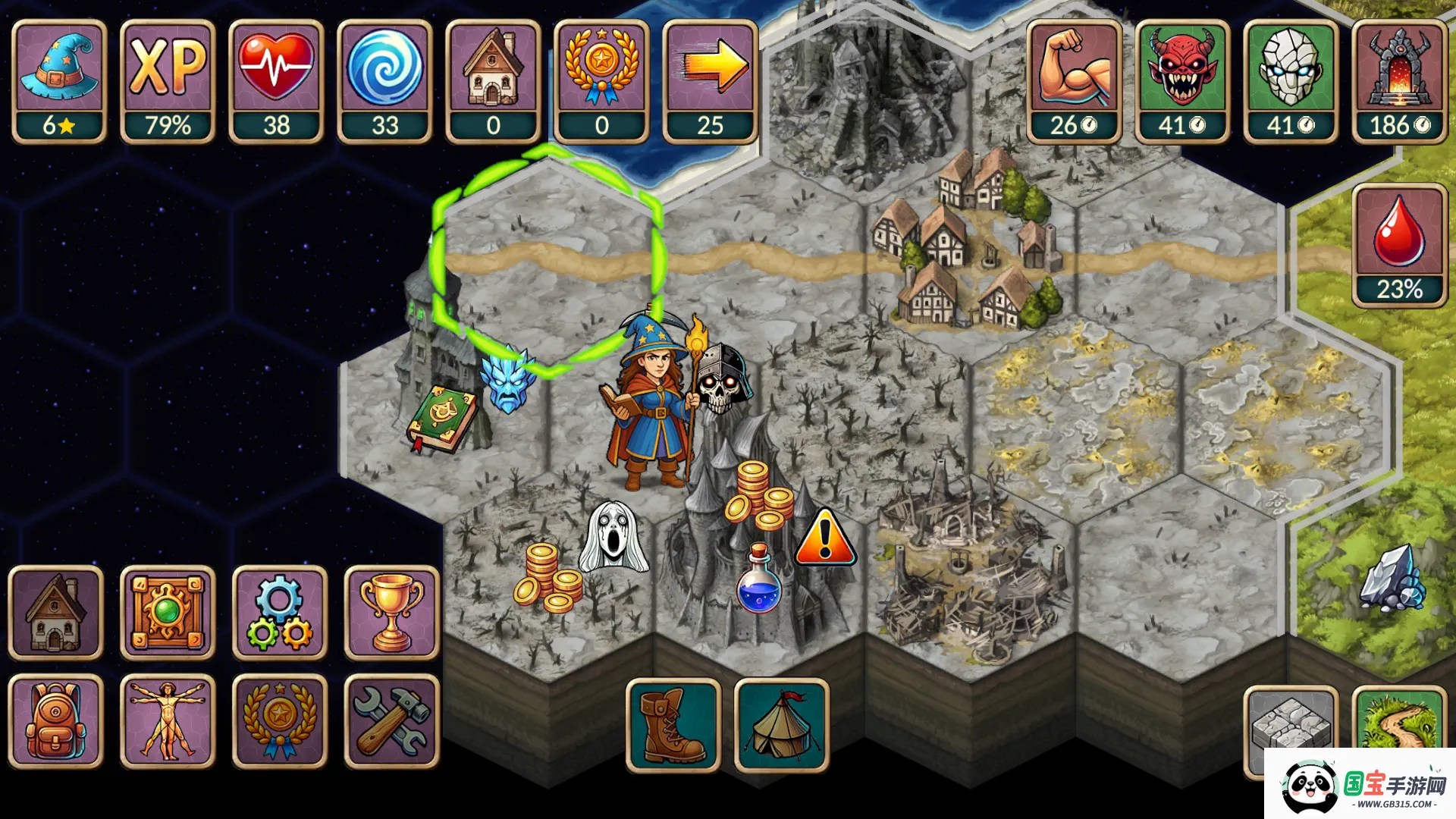Select the stone golem face timer
This screenshot has width=1456, height=819.
click(x=1291, y=80)
